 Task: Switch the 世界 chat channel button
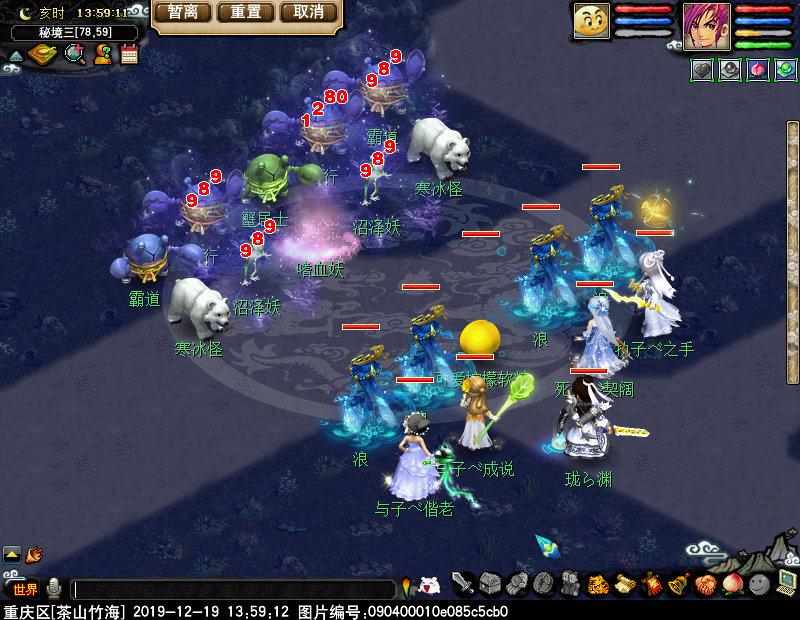pyautogui.click(x=25, y=589)
